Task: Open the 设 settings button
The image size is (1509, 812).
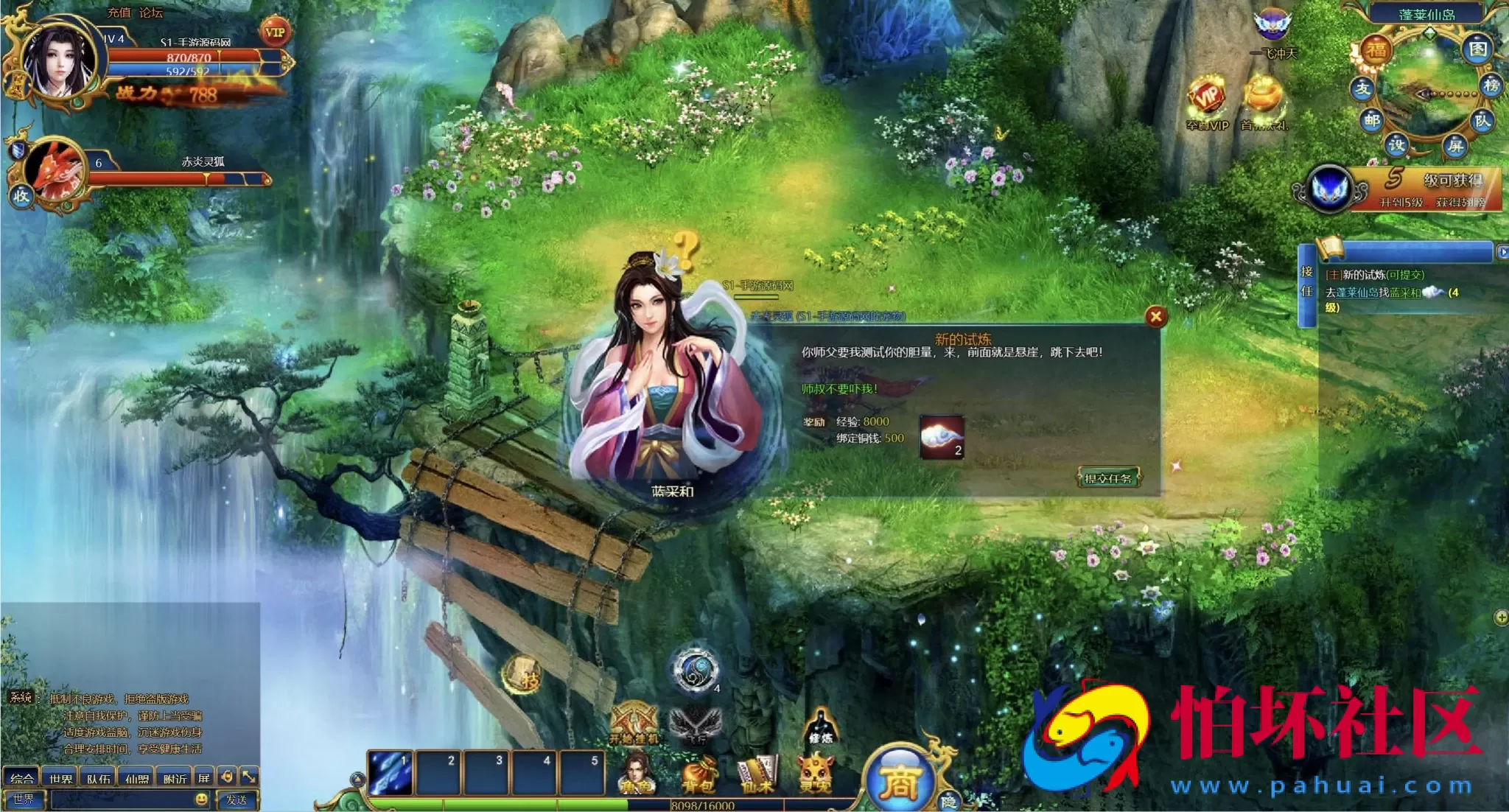Action: [x=1396, y=144]
